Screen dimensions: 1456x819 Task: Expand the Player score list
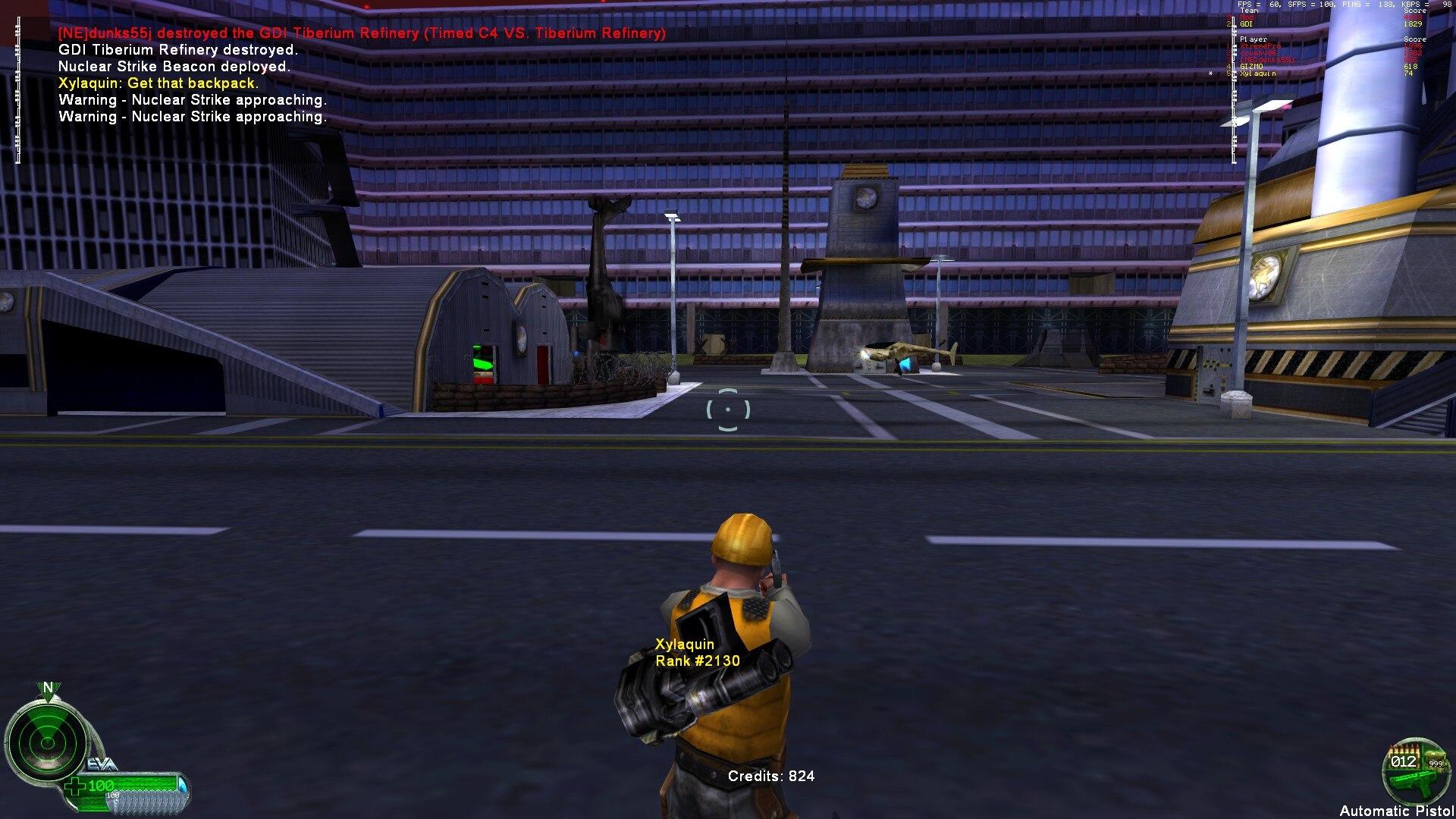point(1255,39)
